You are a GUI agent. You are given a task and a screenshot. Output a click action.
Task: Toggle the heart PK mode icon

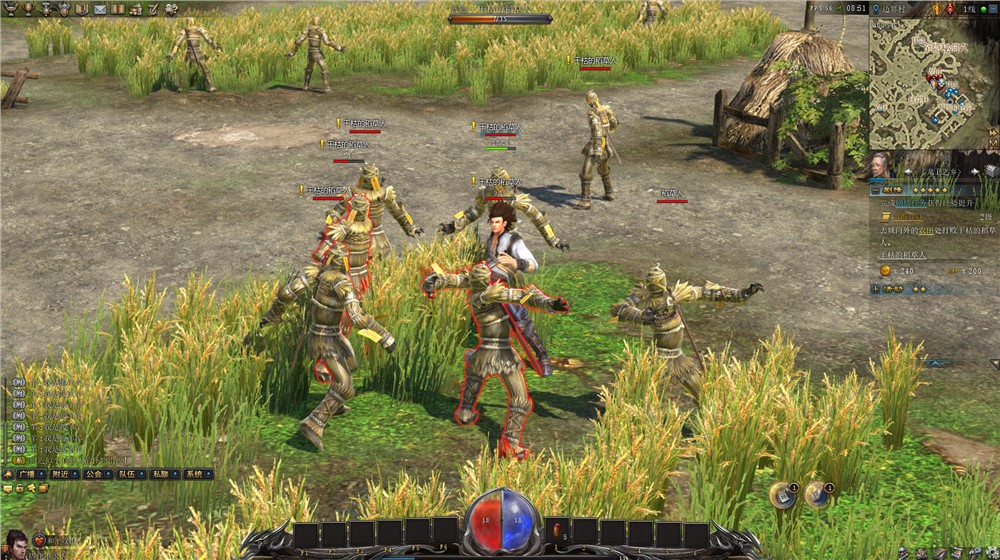[x=40, y=541]
